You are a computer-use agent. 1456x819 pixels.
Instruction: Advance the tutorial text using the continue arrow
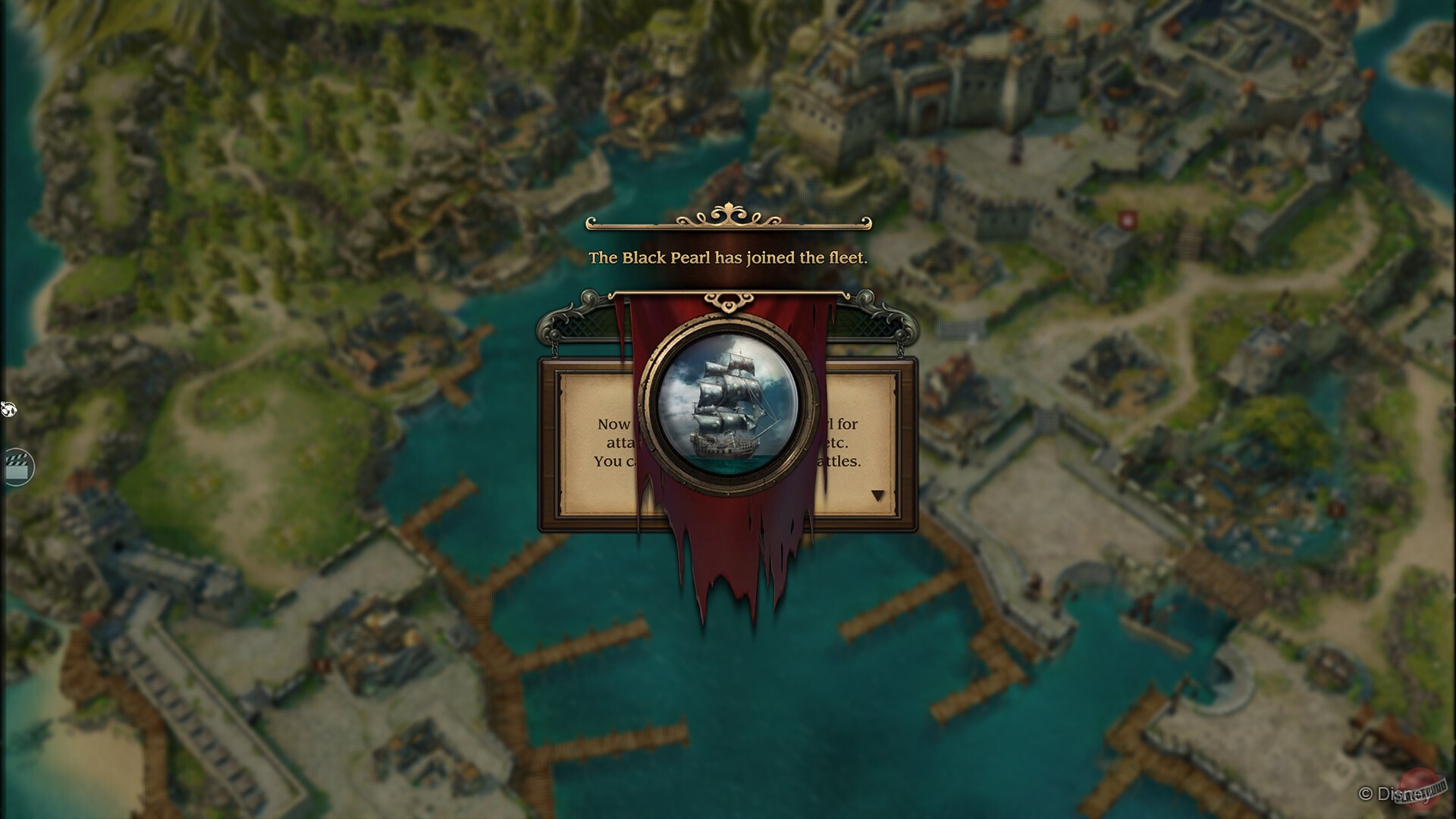(880, 494)
